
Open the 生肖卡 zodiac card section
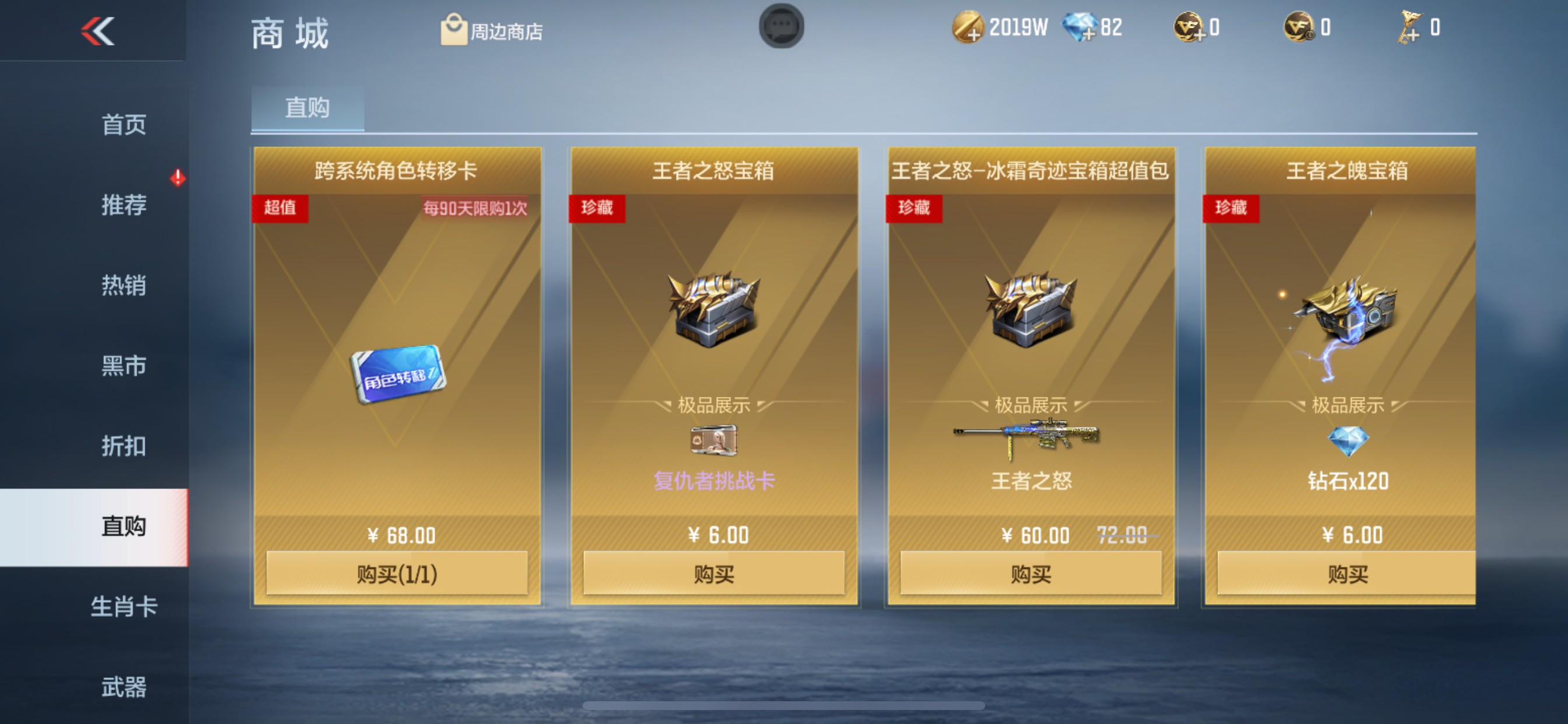click(124, 607)
